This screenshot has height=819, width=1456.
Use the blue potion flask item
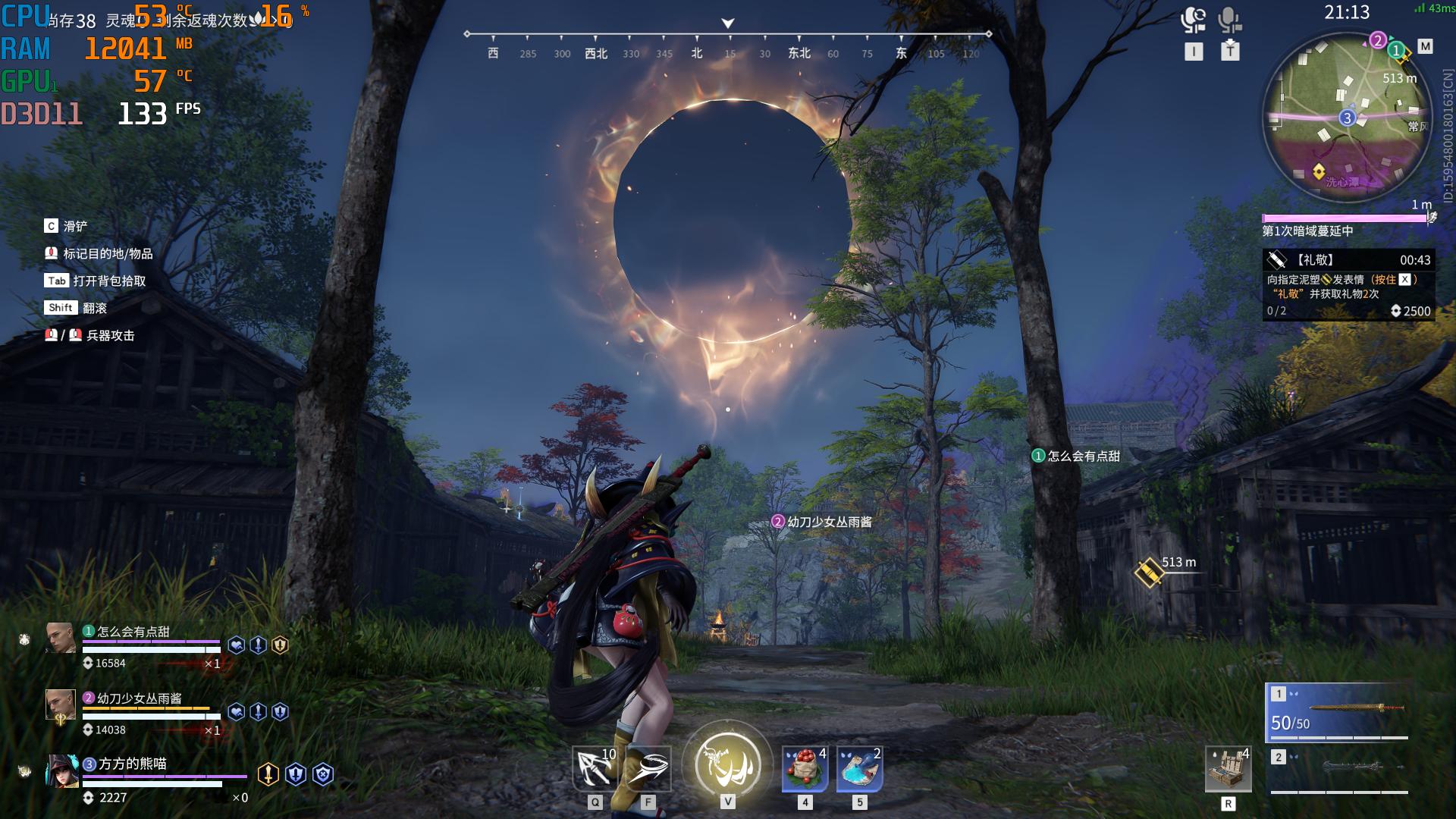[859, 769]
